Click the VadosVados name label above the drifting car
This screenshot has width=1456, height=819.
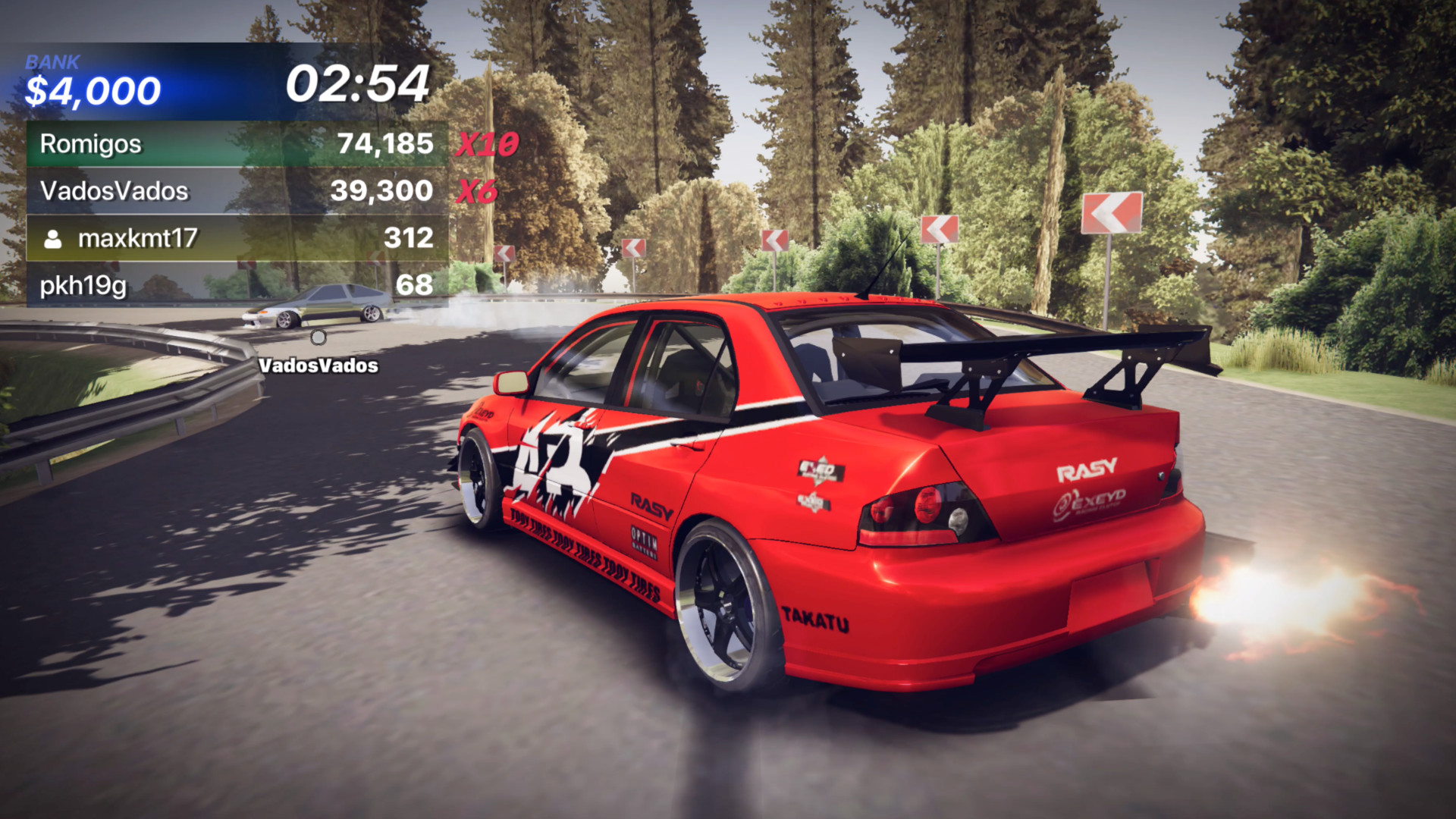318,366
